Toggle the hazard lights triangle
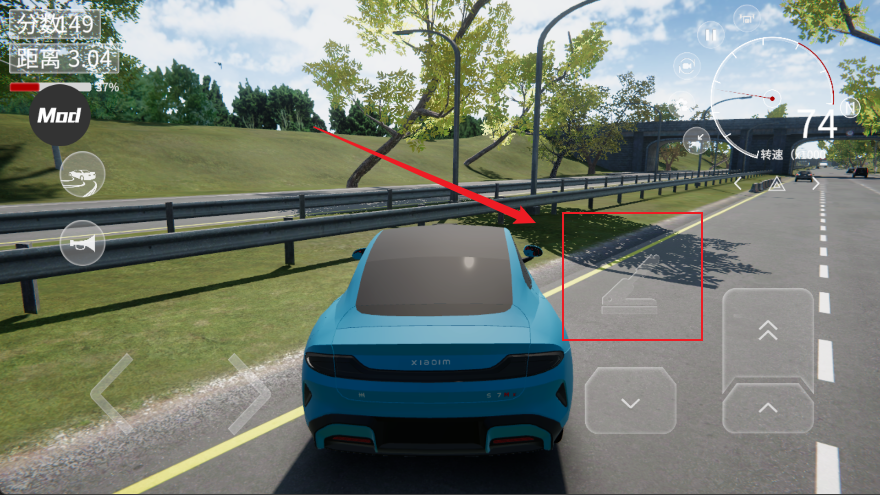This screenshot has width=880, height=495. (776, 184)
